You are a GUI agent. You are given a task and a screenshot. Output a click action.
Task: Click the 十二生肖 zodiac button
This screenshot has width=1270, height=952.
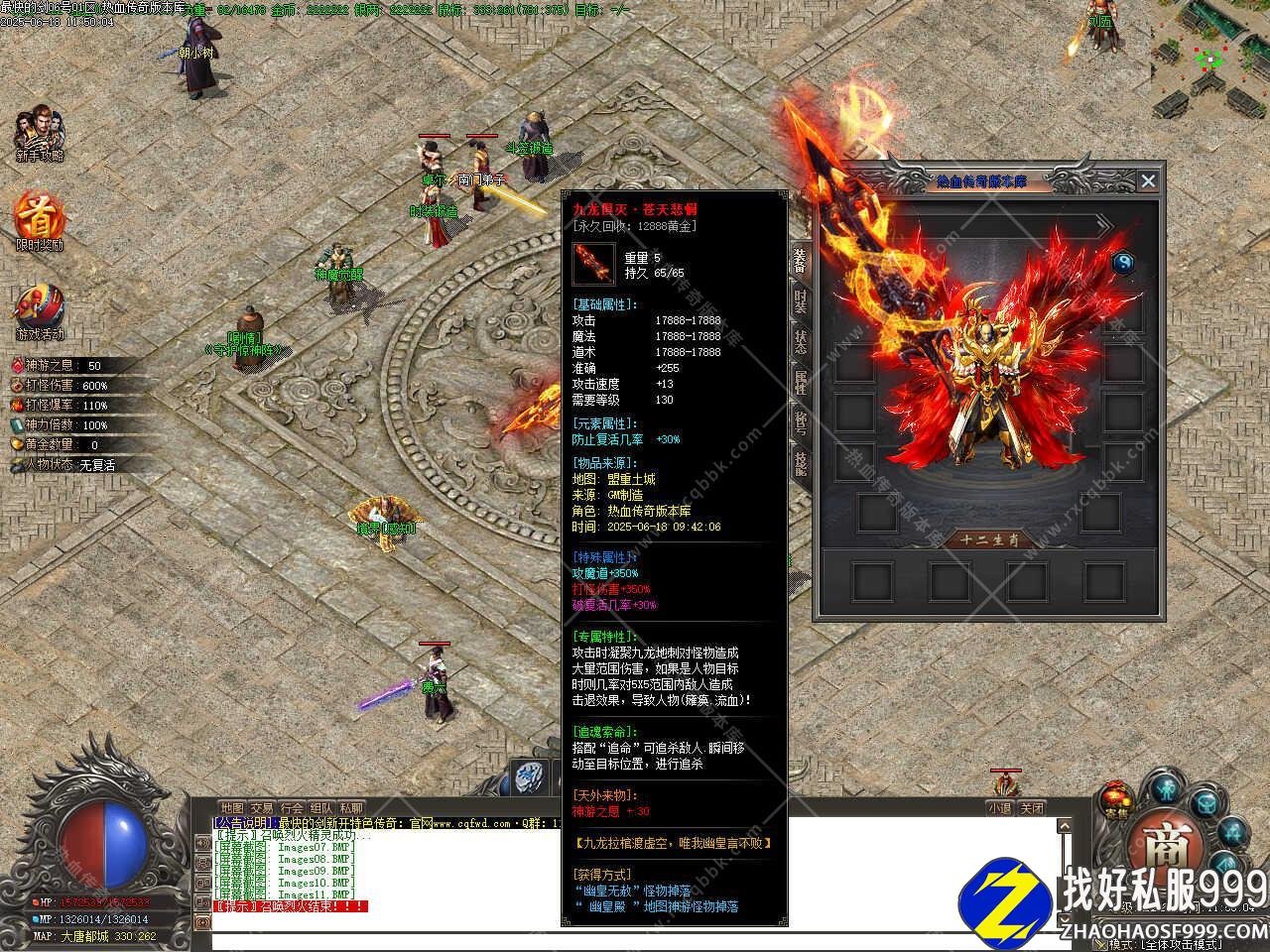987,539
